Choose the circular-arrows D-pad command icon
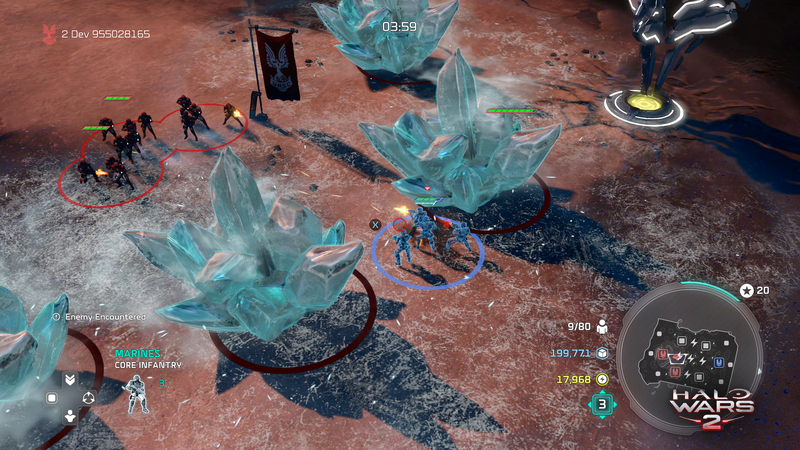Viewport: 800px width, 450px height. click(88, 398)
